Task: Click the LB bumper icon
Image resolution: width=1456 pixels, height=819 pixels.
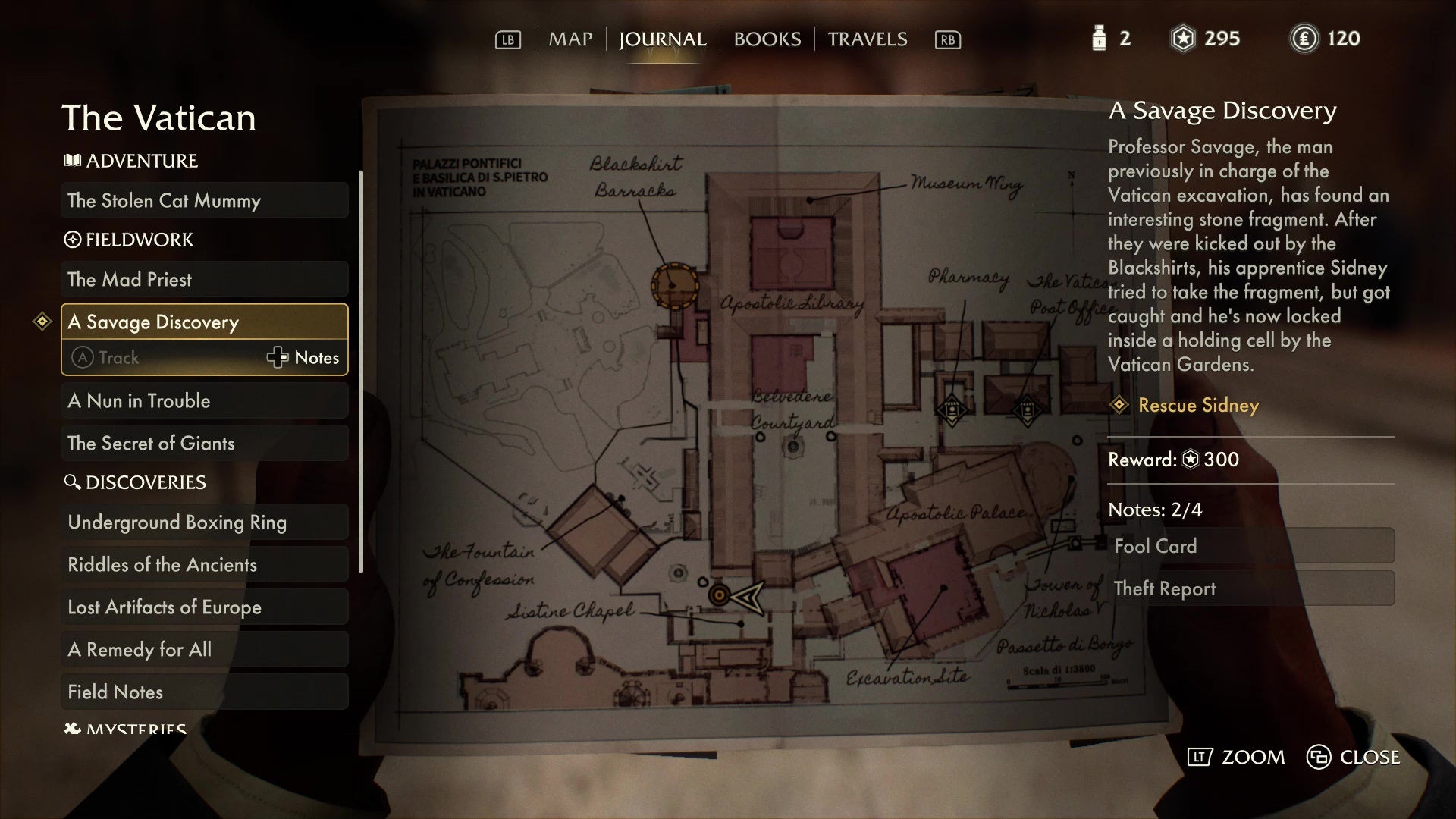Action: [507, 39]
